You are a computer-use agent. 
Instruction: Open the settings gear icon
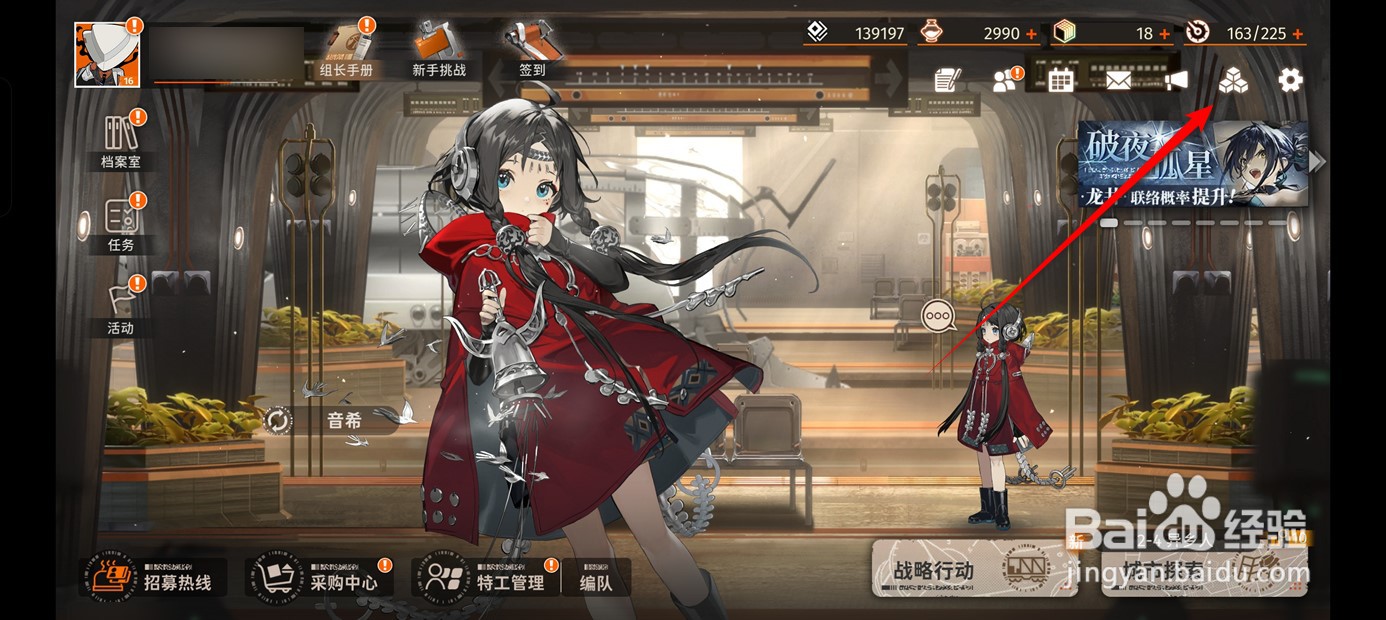[x=1290, y=80]
